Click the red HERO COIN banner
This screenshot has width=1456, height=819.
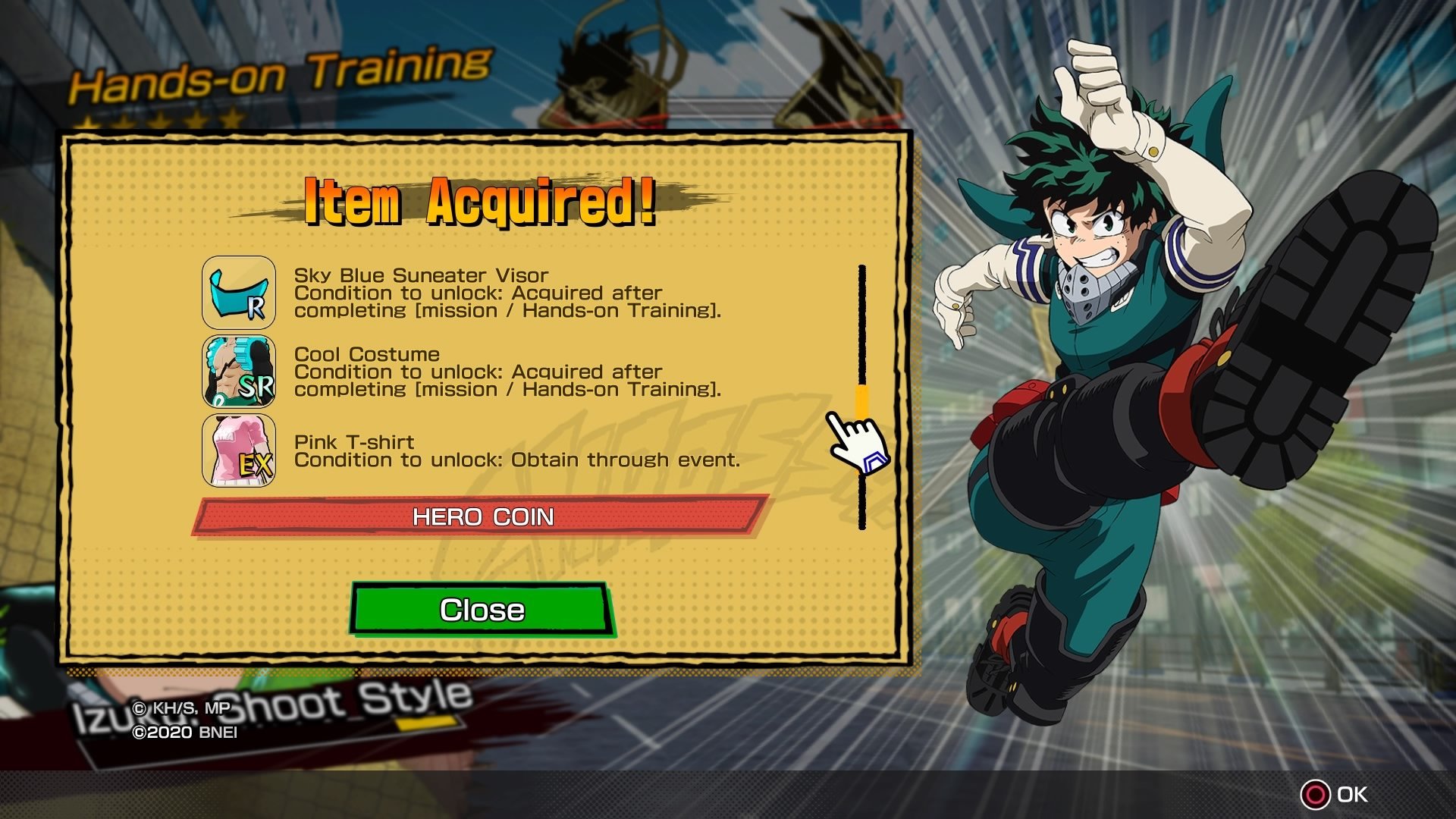482,516
